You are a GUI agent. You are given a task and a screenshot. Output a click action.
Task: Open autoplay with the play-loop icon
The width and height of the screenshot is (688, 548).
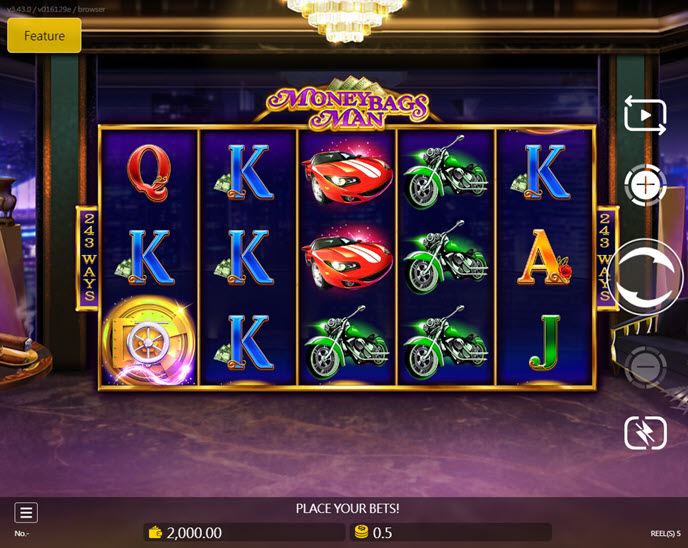(645, 115)
